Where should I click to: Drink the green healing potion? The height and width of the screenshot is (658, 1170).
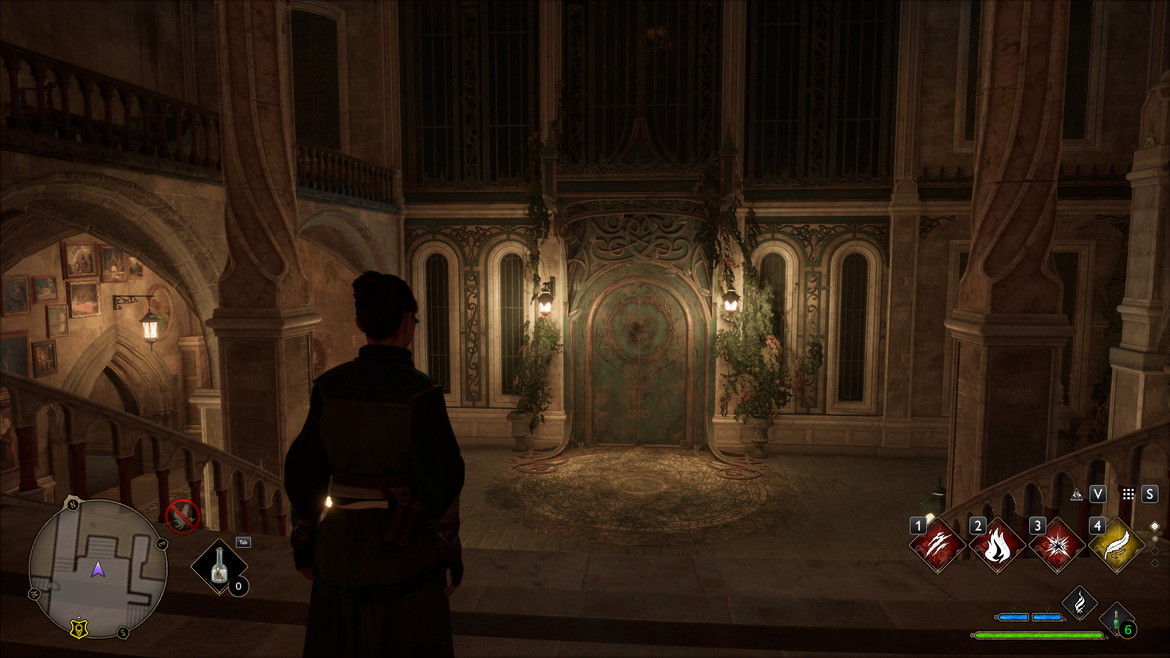[x=1115, y=618]
